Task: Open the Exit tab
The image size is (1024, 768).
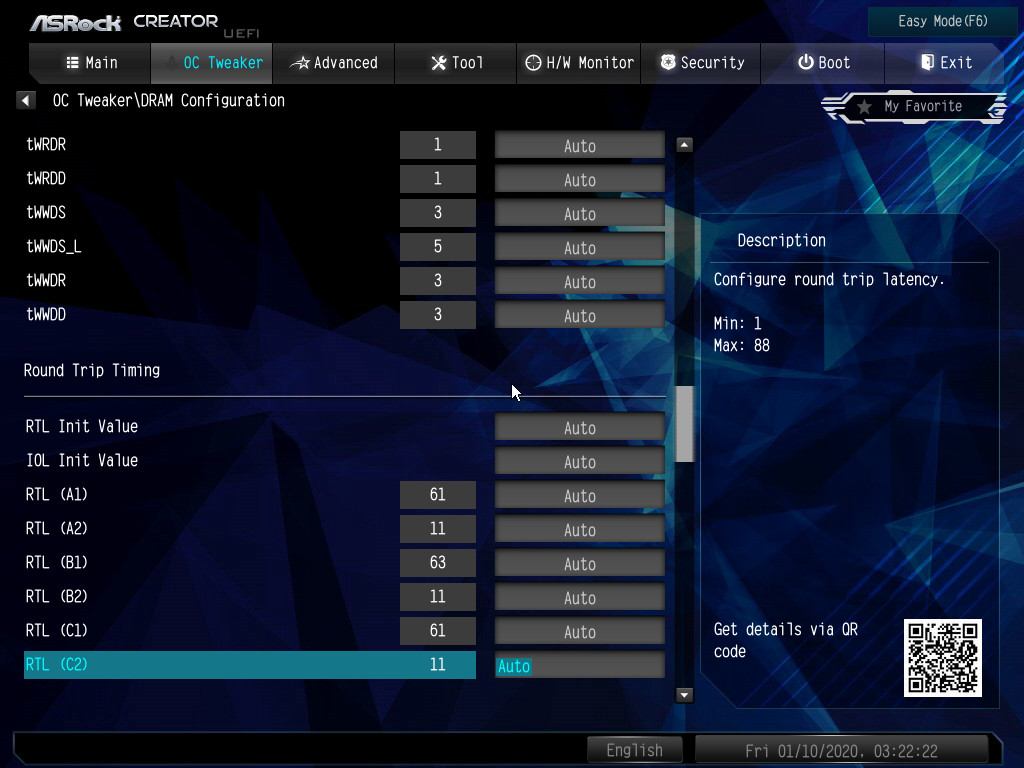Action: coord(945,63)
